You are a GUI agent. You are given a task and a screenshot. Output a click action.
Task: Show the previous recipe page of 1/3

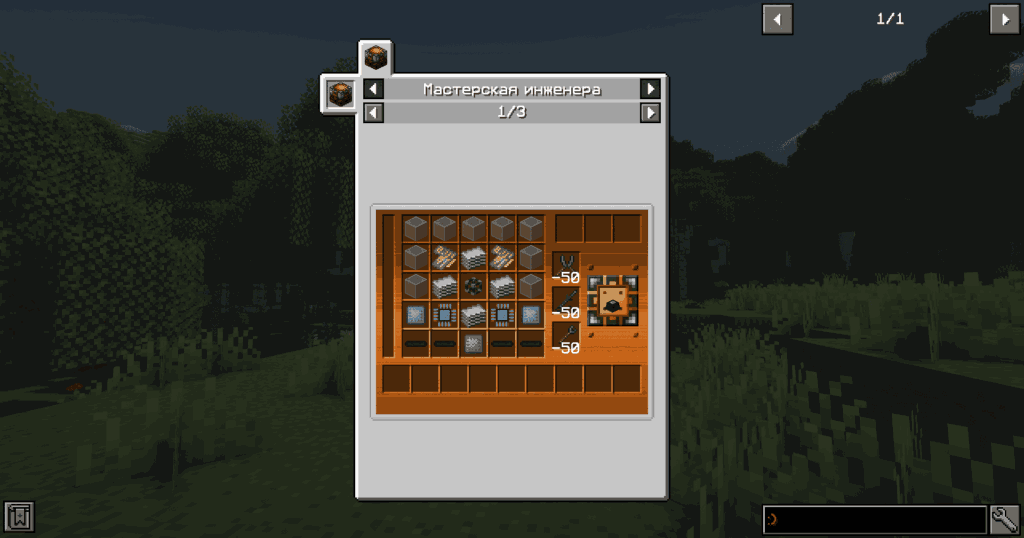point(373,112)
